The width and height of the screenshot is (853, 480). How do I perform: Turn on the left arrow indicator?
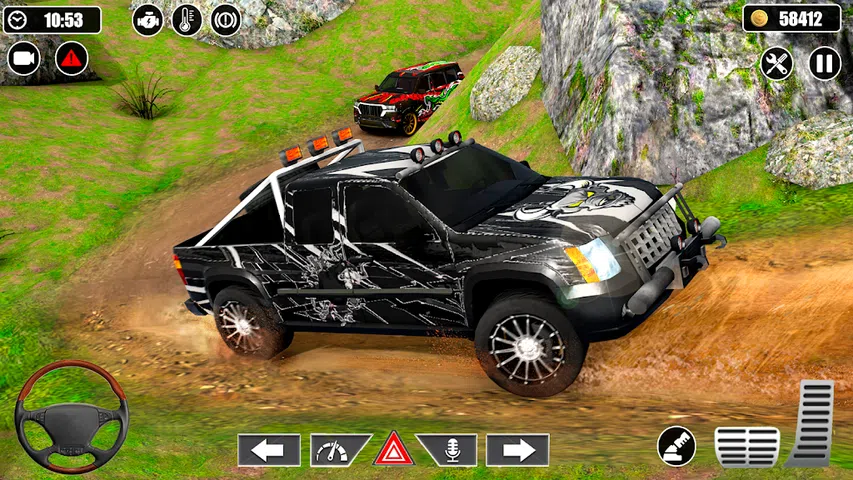click(x=268, y=450)
